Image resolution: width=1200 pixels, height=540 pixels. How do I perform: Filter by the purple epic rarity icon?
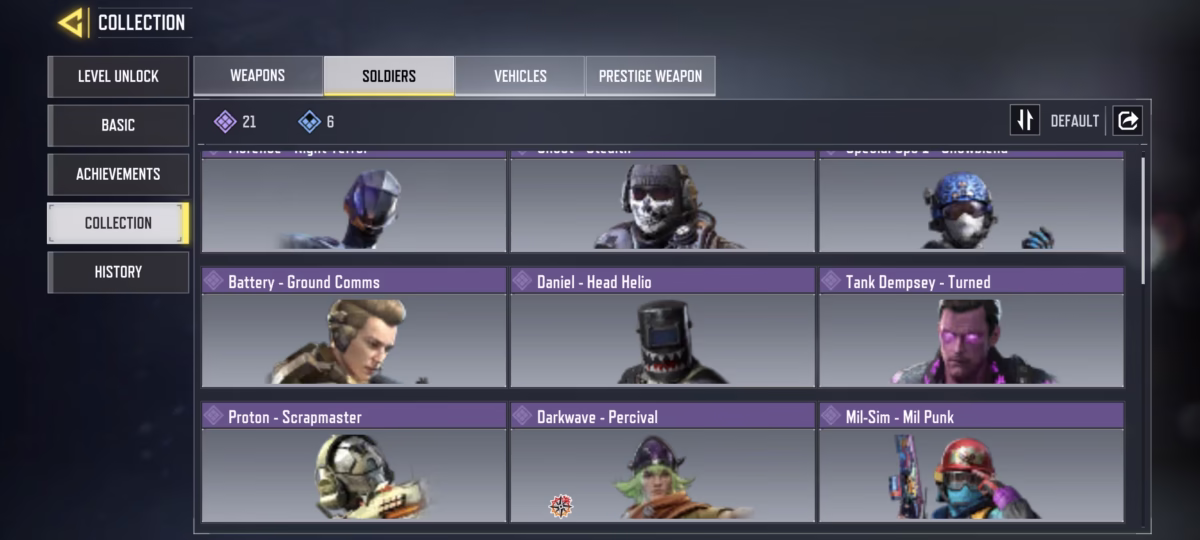coord(226,122)
